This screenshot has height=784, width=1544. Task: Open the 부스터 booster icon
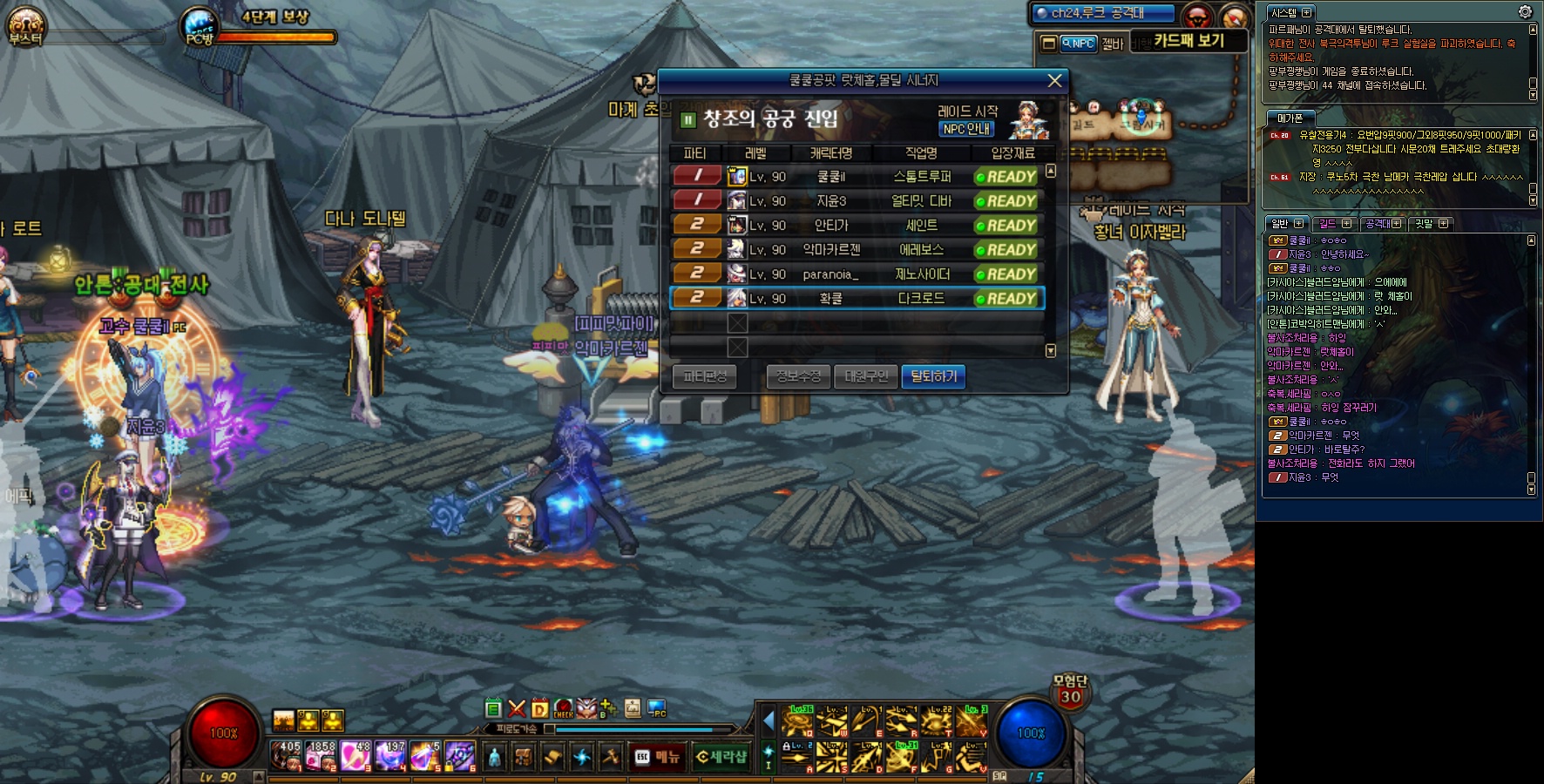(x=24, y=27)
